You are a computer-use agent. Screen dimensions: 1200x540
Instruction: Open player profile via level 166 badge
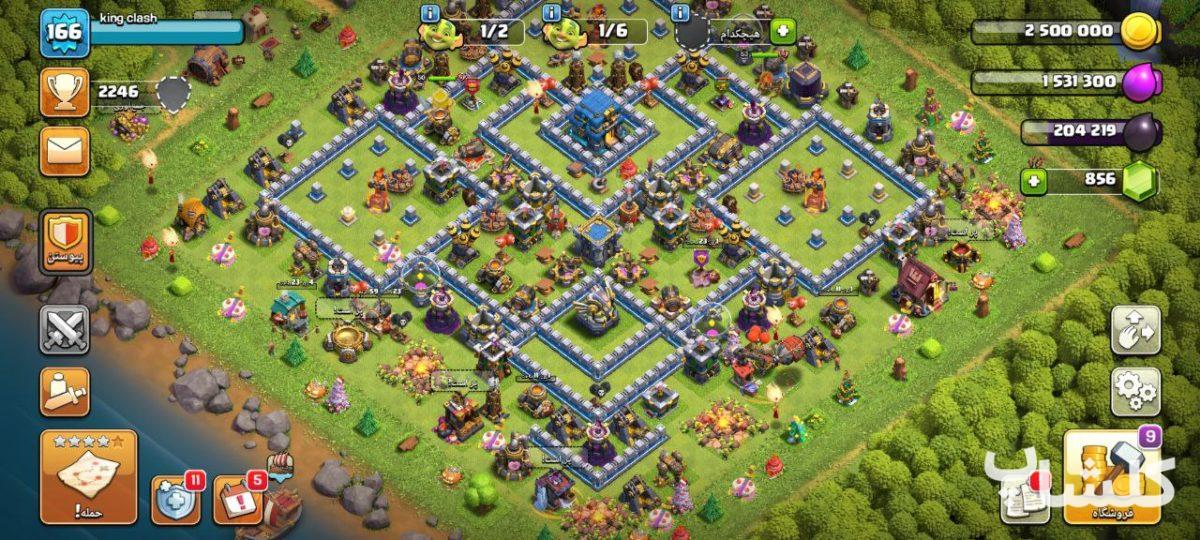pos(65,32)
